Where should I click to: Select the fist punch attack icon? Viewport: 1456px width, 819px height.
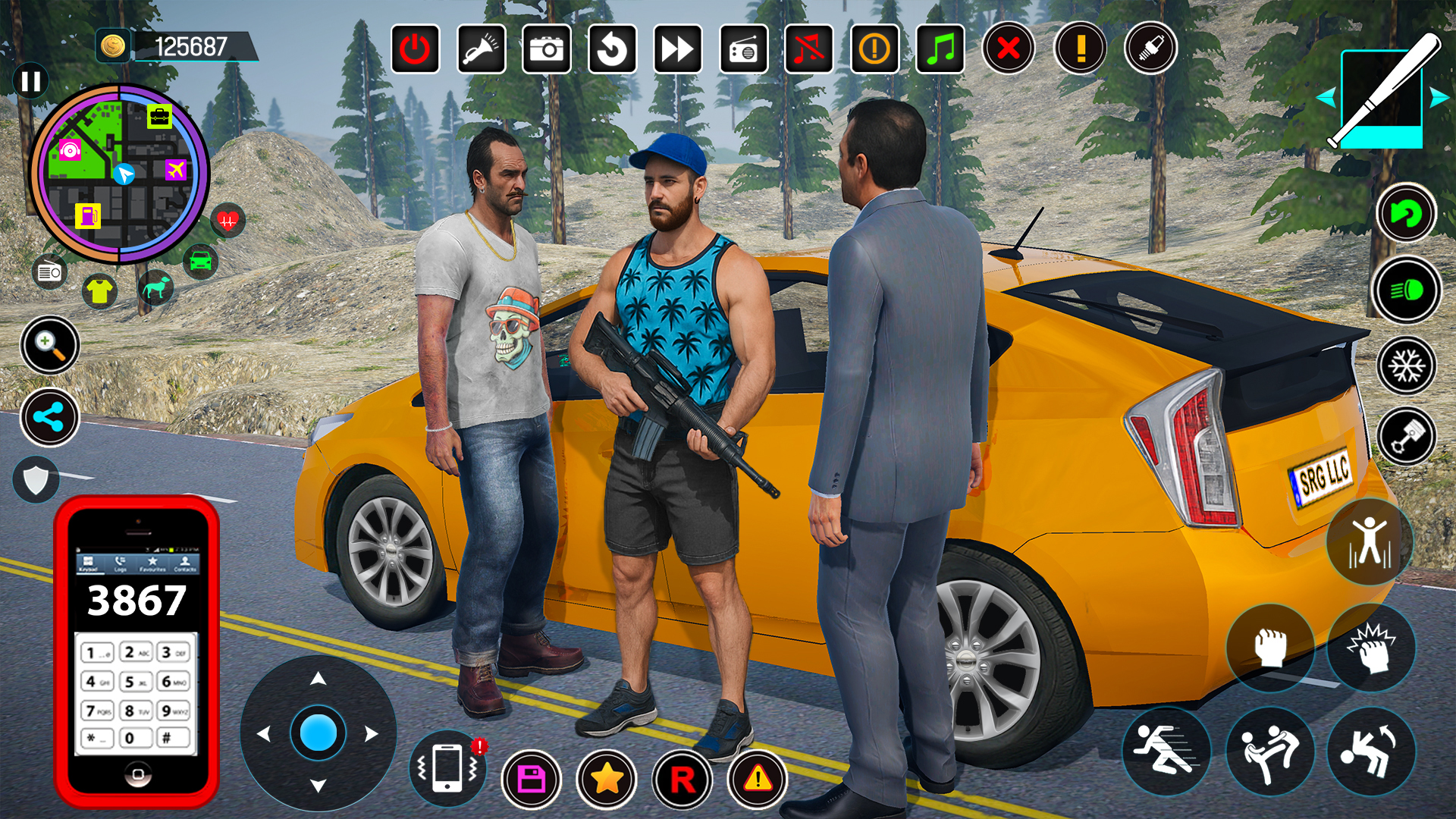click(x=1272, y=646)
